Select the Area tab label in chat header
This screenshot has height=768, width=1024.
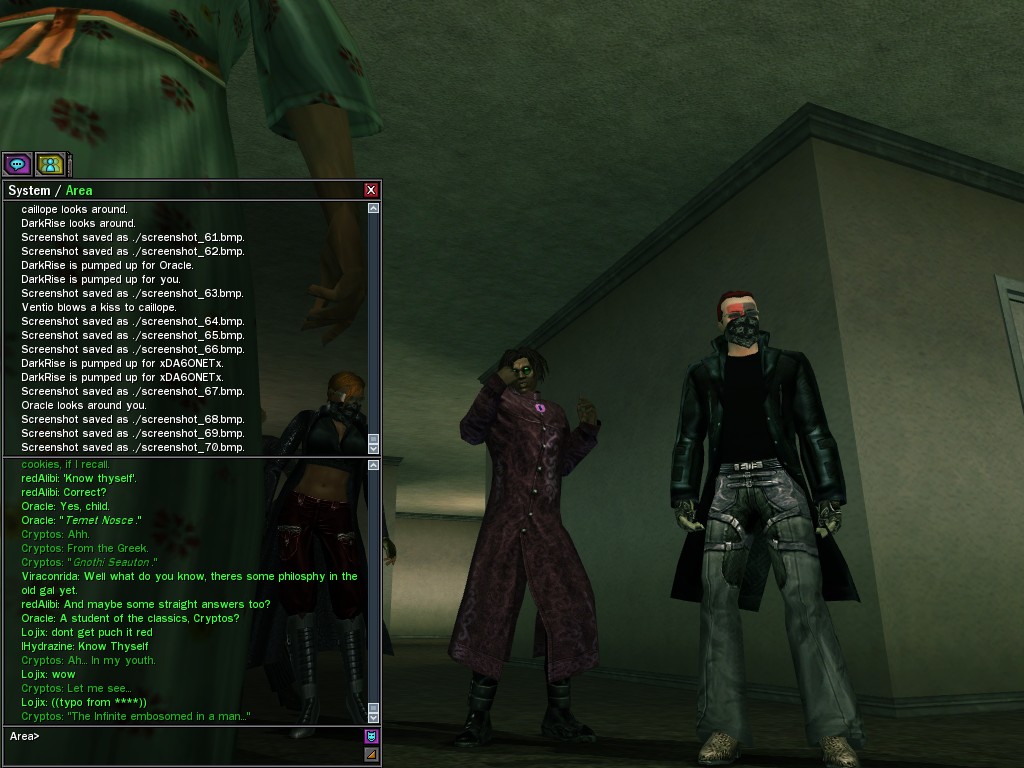click(x=79, y=190)
